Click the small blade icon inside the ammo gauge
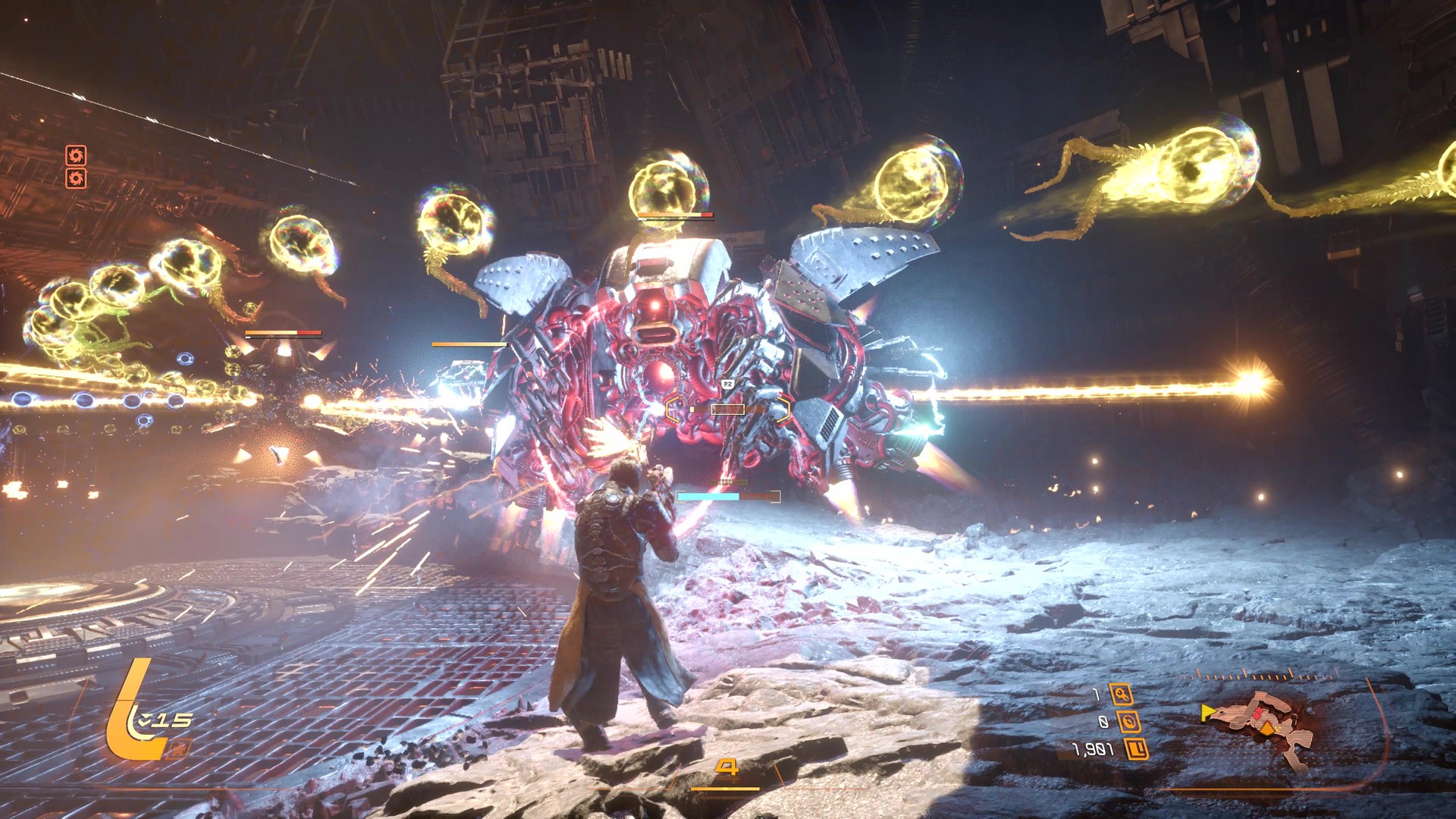Screen dimensions: 1456x819 pyautogui.click(x=180, y=750)
